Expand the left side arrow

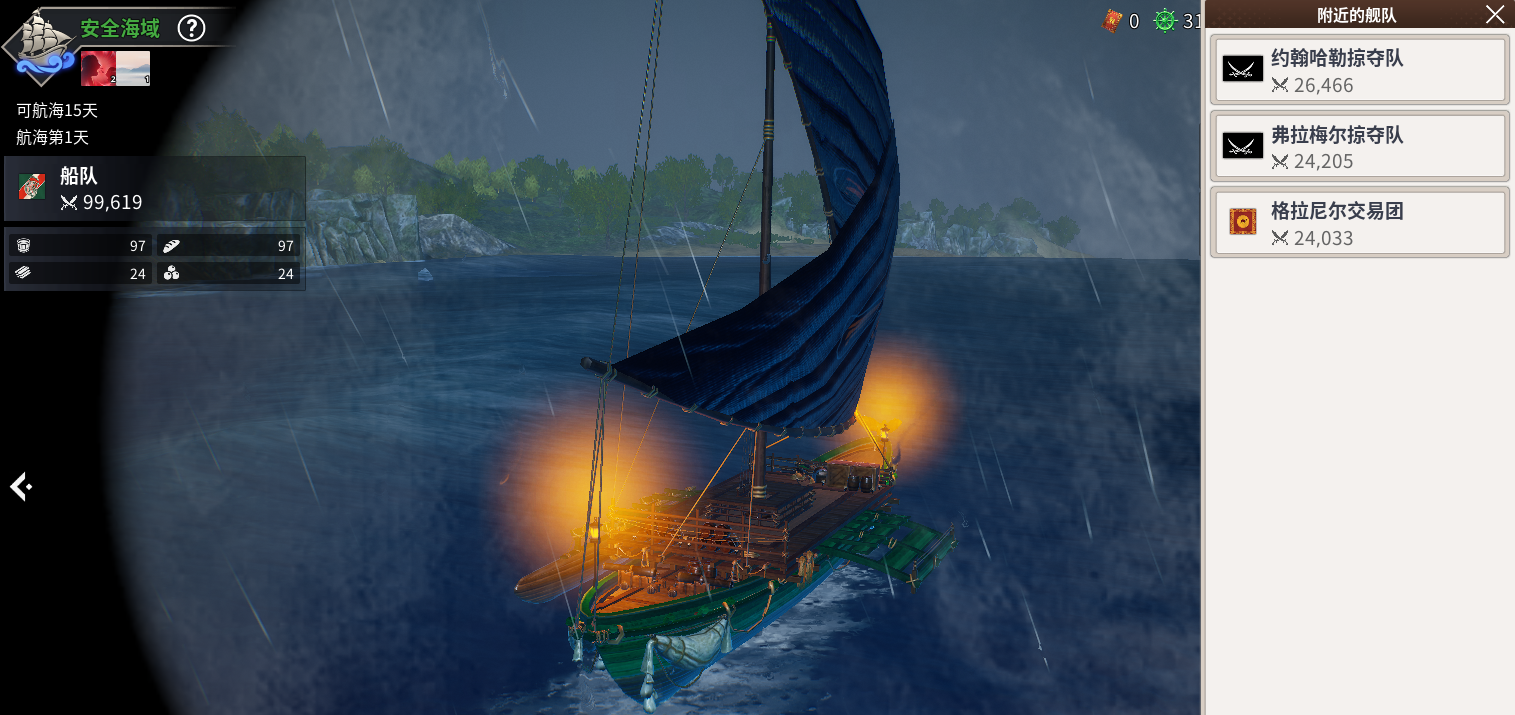(20, 487)
